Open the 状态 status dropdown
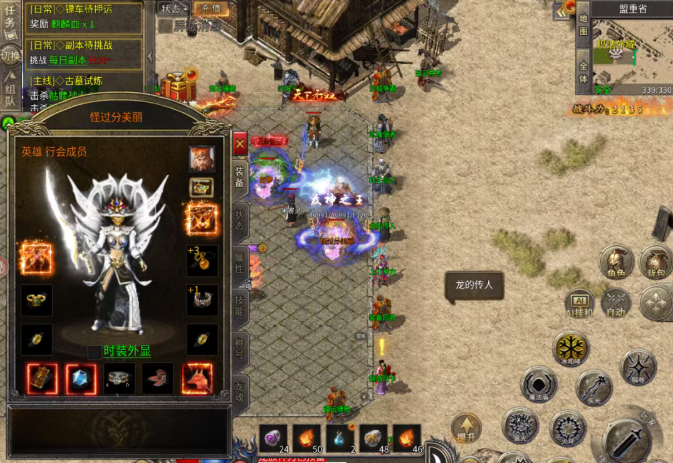 pos(172,7)
